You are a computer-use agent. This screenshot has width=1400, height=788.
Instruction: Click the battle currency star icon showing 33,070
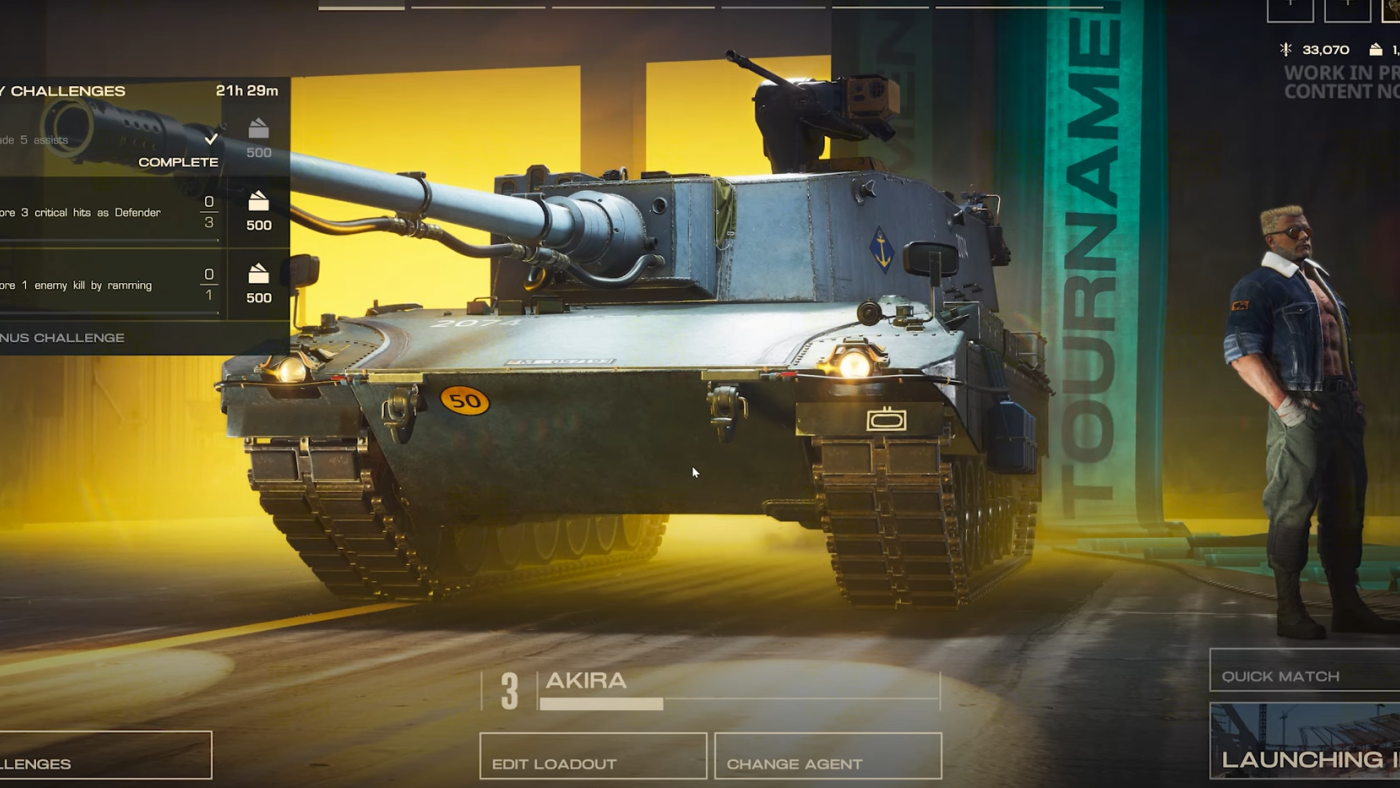(1287, 49)
